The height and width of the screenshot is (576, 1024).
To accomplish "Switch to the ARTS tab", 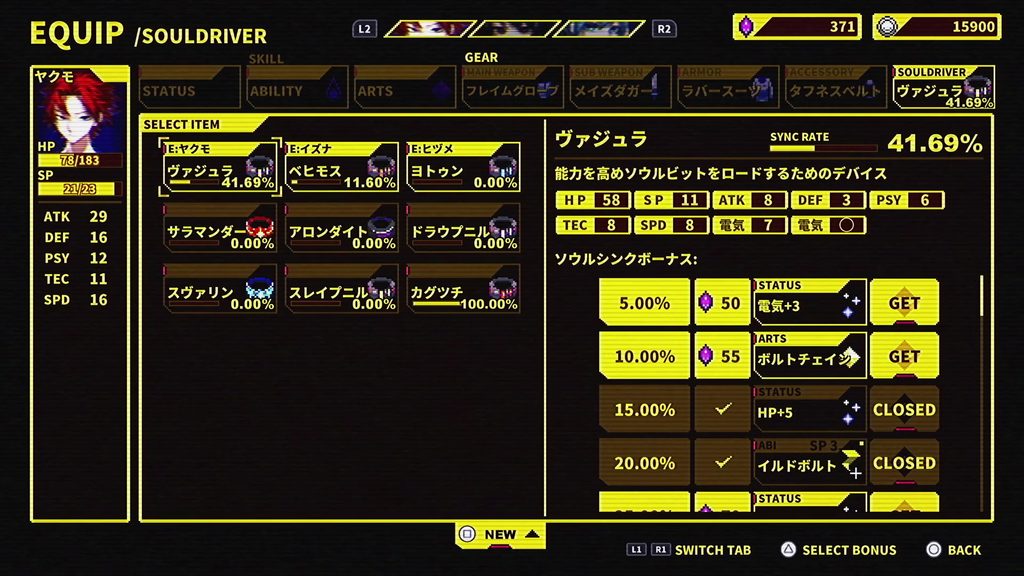I will [404, 90].
